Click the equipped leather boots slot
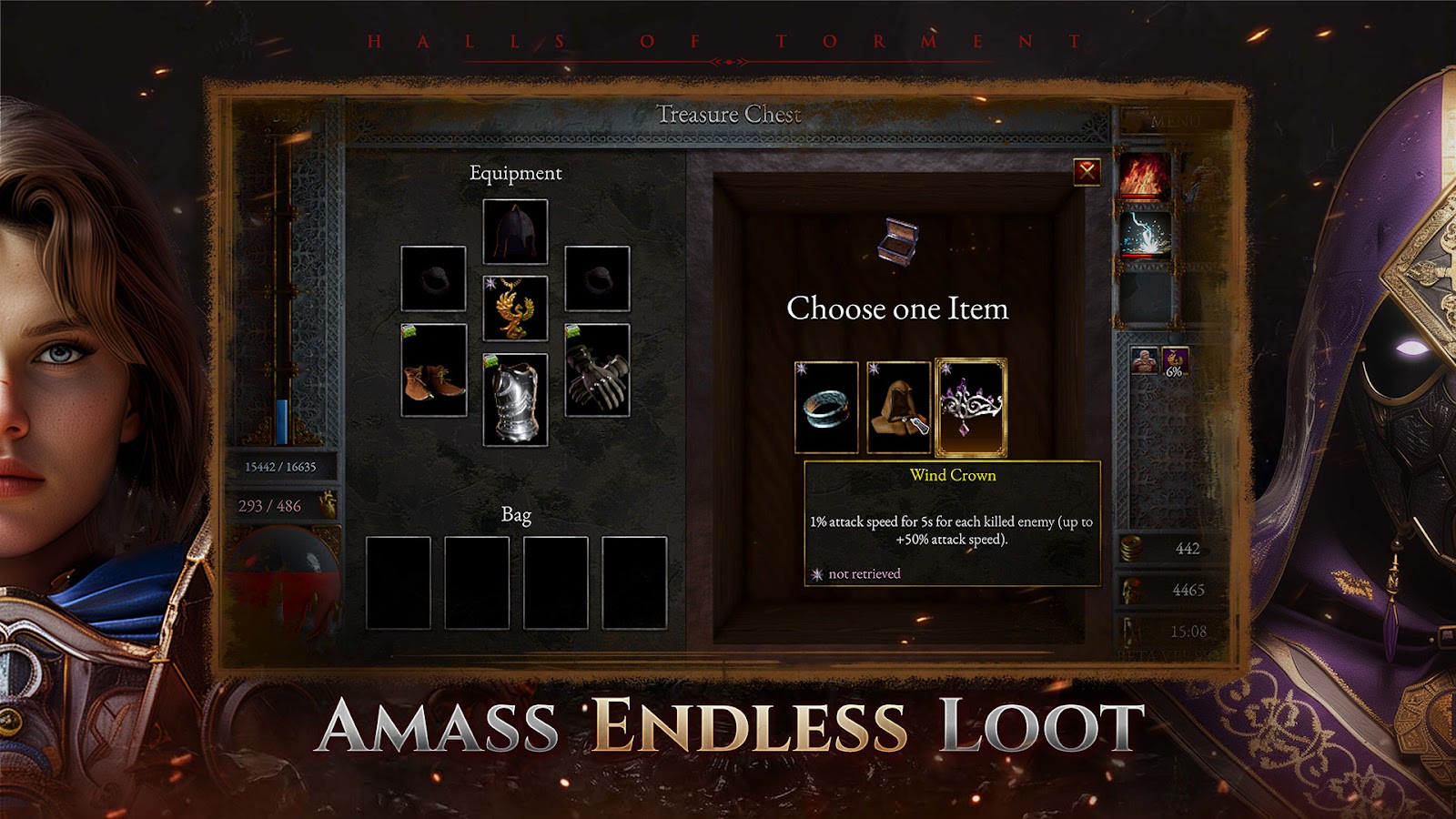The width and height of the screenshot is (1456, 819). (x=434, y=370)
